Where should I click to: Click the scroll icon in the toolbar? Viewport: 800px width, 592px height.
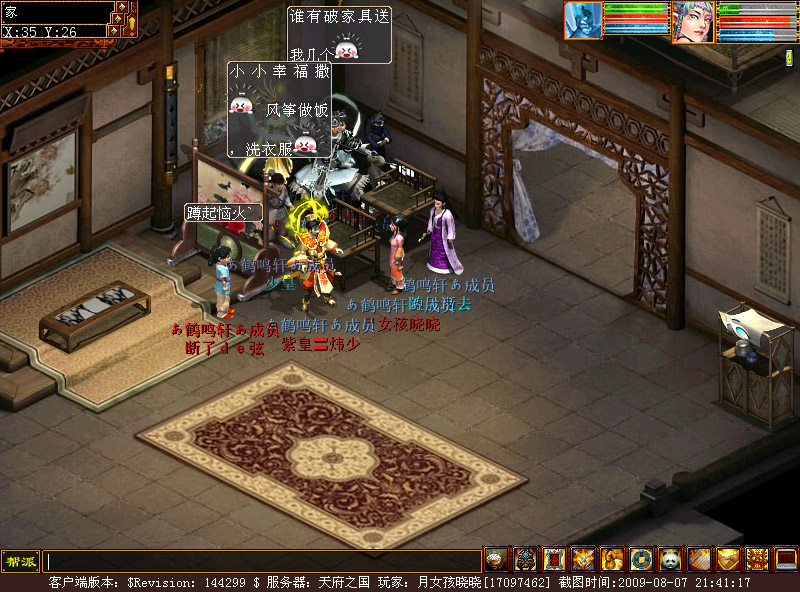(x=699, y=559)
